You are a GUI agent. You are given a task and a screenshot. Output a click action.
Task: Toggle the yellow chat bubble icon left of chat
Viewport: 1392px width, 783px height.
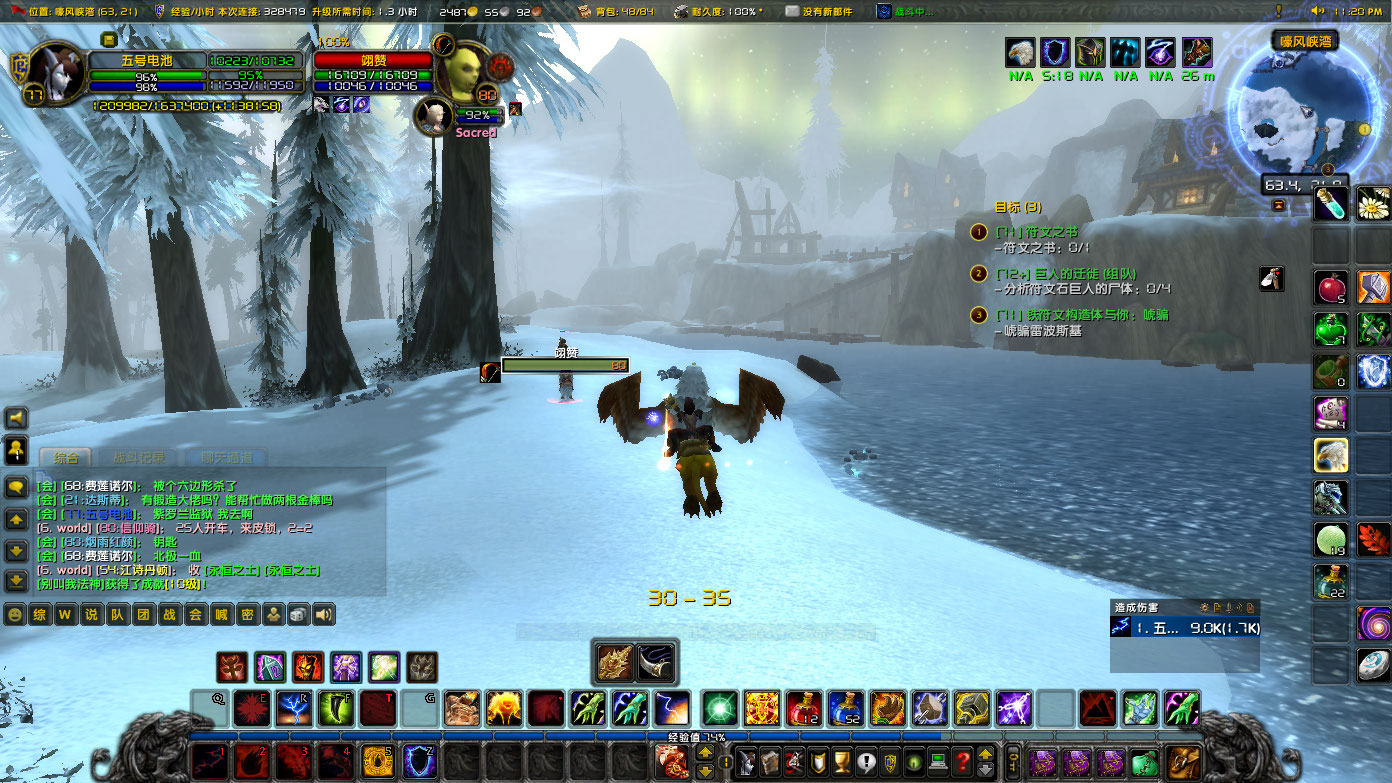point(15,487)
